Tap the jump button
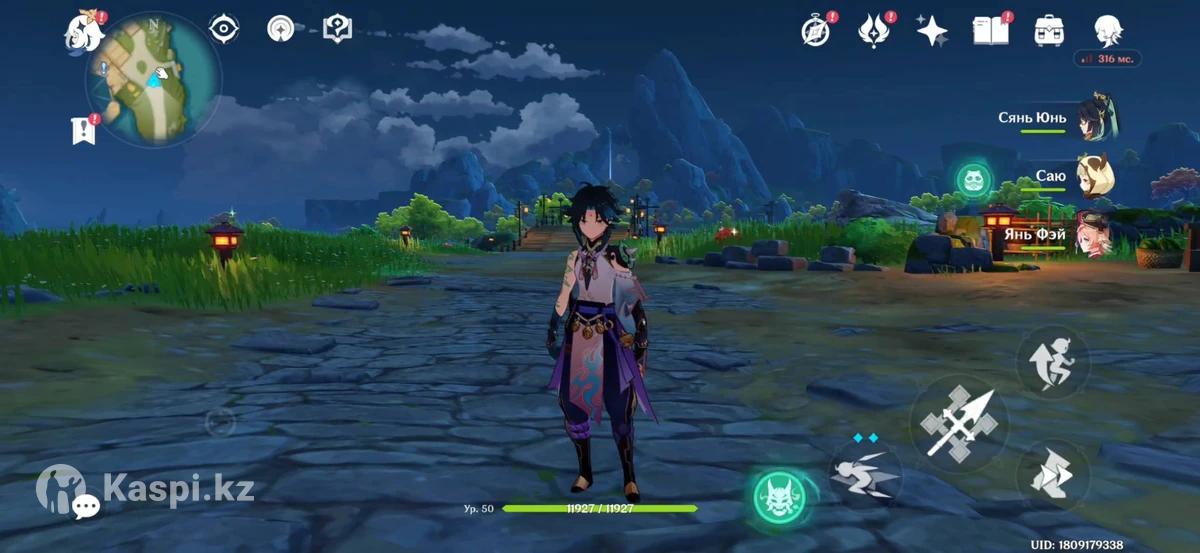Viewport: 1200px width, 553px height. [x=1052, y=362]
